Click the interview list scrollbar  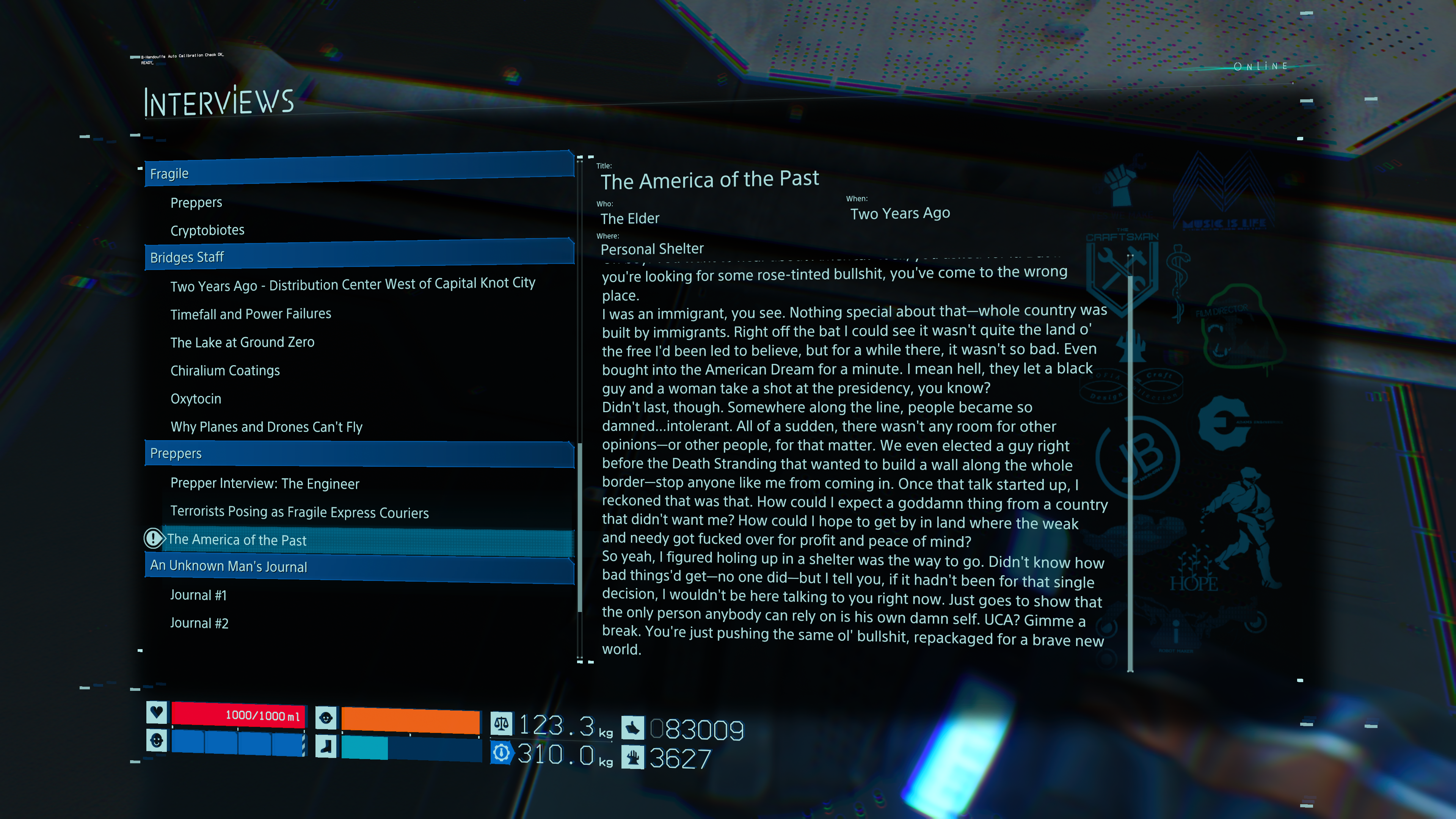click(579, 526)
